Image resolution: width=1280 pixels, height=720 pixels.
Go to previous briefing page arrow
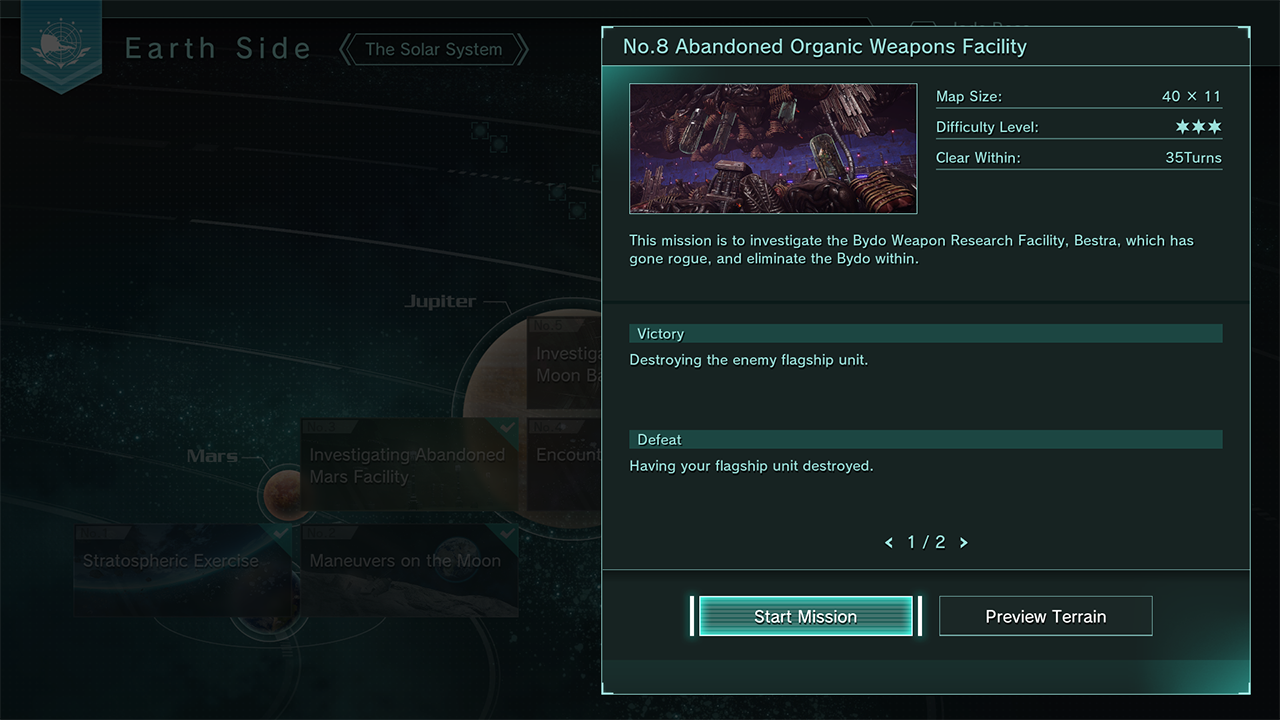tap(889, 543)
